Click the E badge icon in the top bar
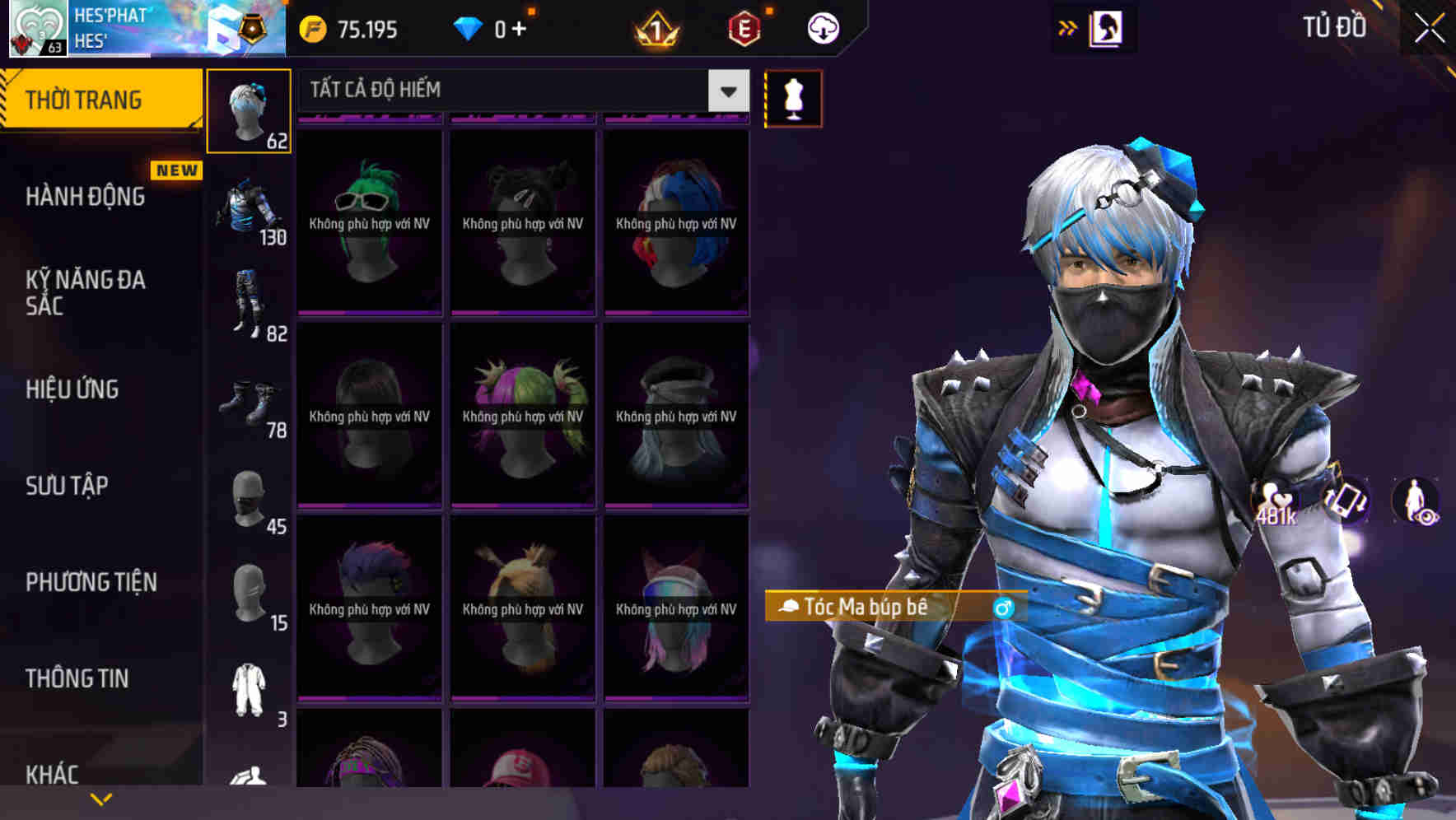The width and height of the screenshot is (1456, 820). pos(744,27)
